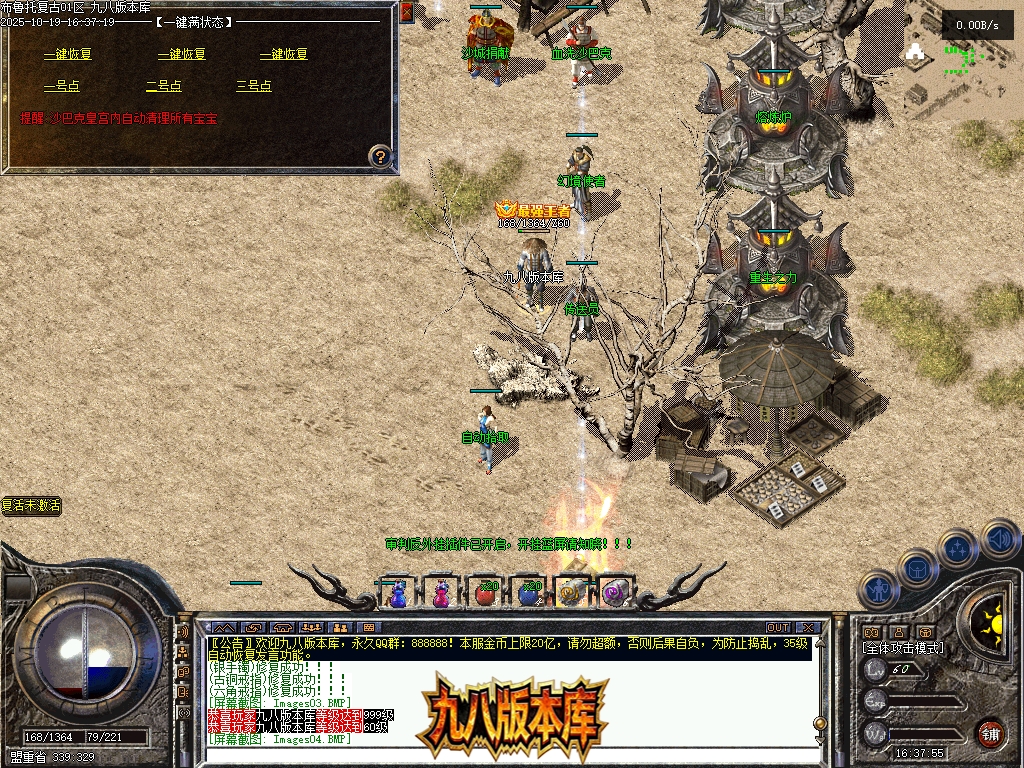Choose the 二号点 link
The height and width of the screenshot is (768, 1024).
(163, 86)
